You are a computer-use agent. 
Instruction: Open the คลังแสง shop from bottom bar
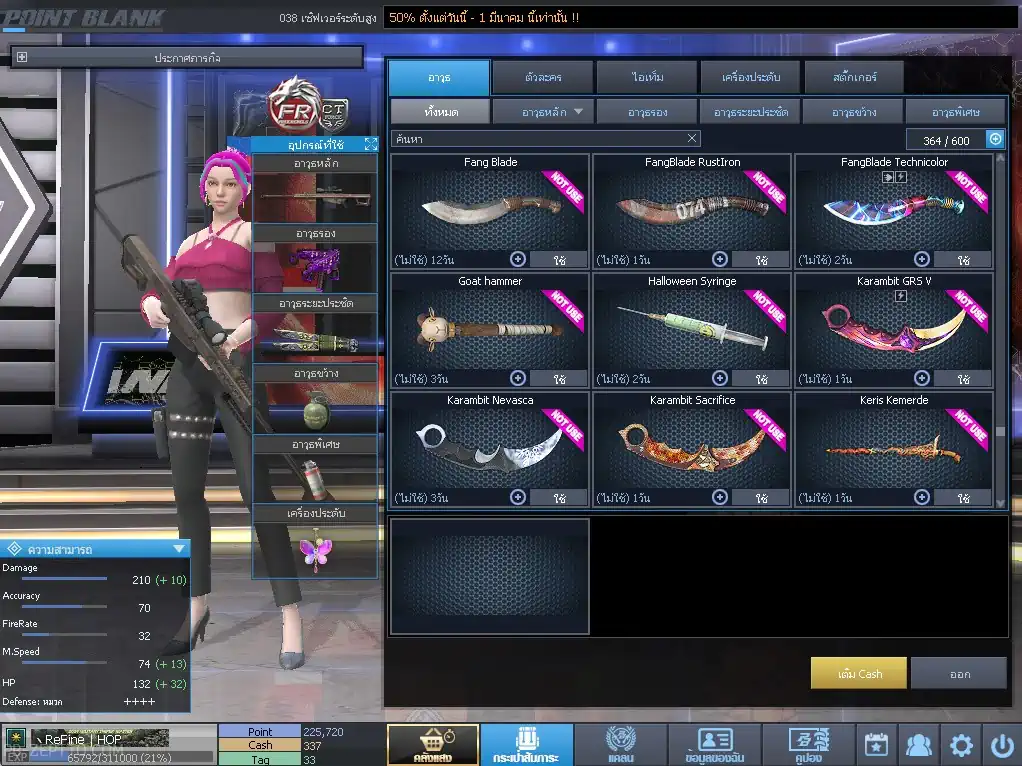point(432,745)
